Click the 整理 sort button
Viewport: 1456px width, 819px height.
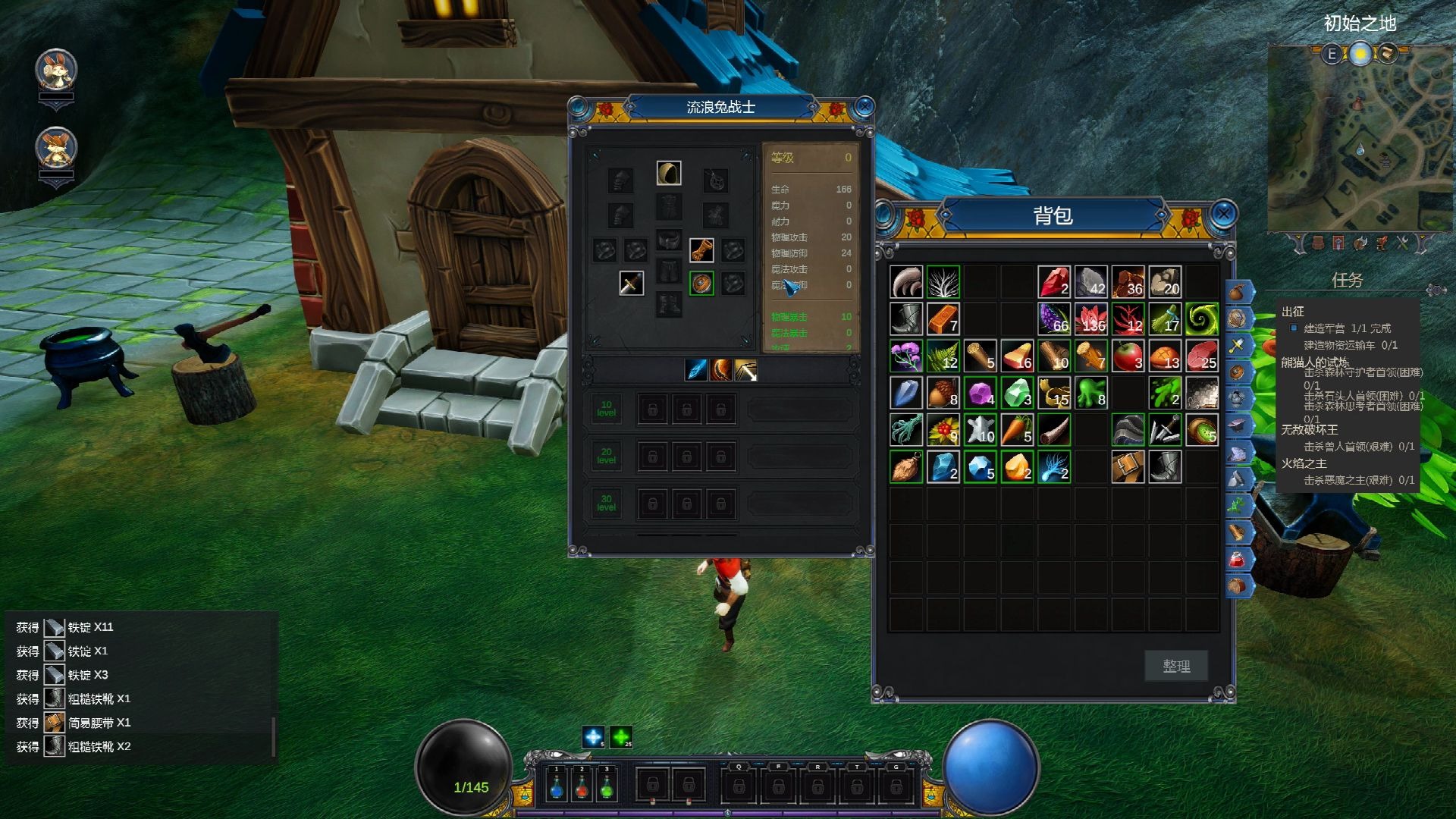pos(1176,666)
